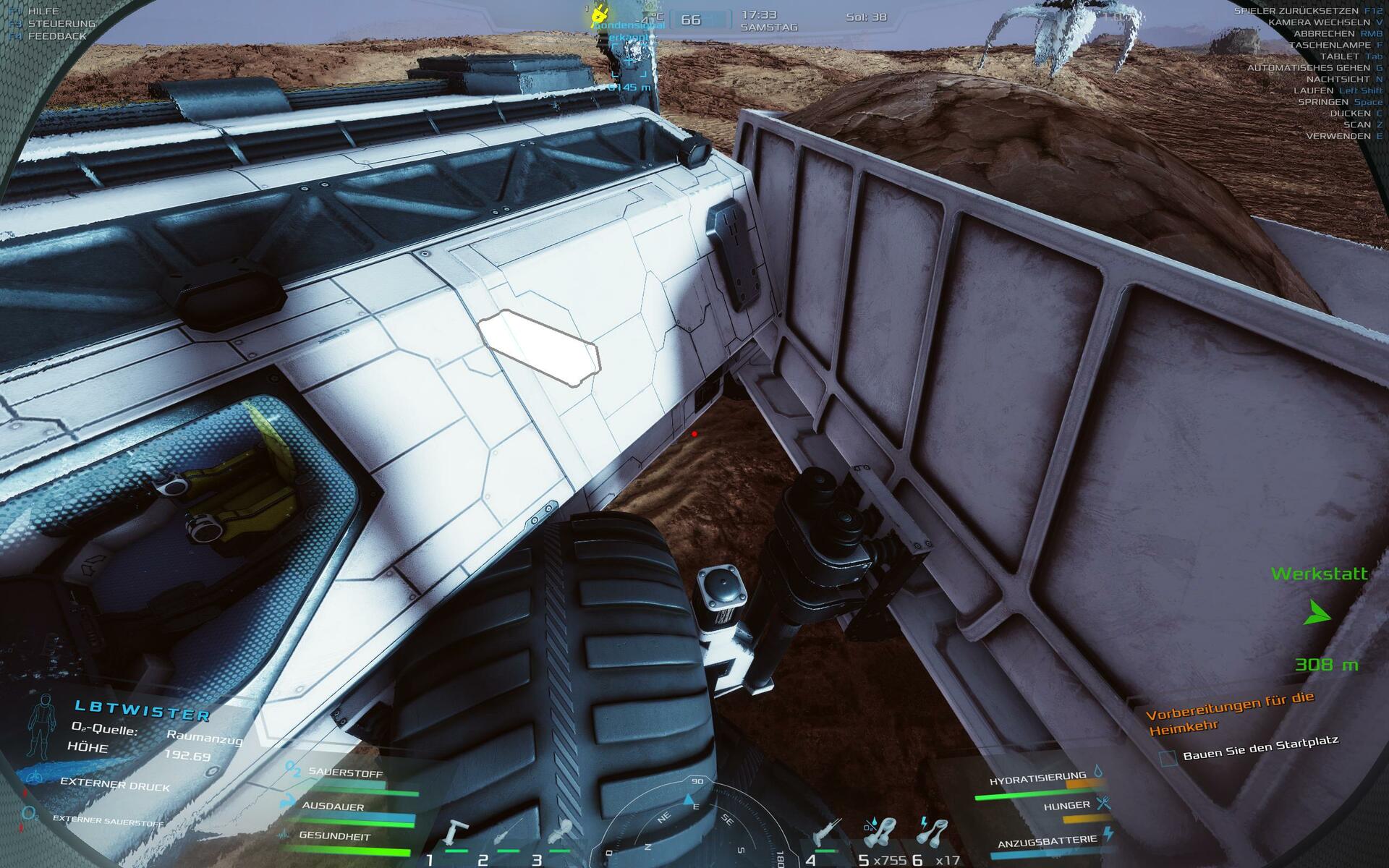Tick the Bauen Sie den Startplatz checkbox
This screenshot has height=868, width=1389.
pos(1168,758)
